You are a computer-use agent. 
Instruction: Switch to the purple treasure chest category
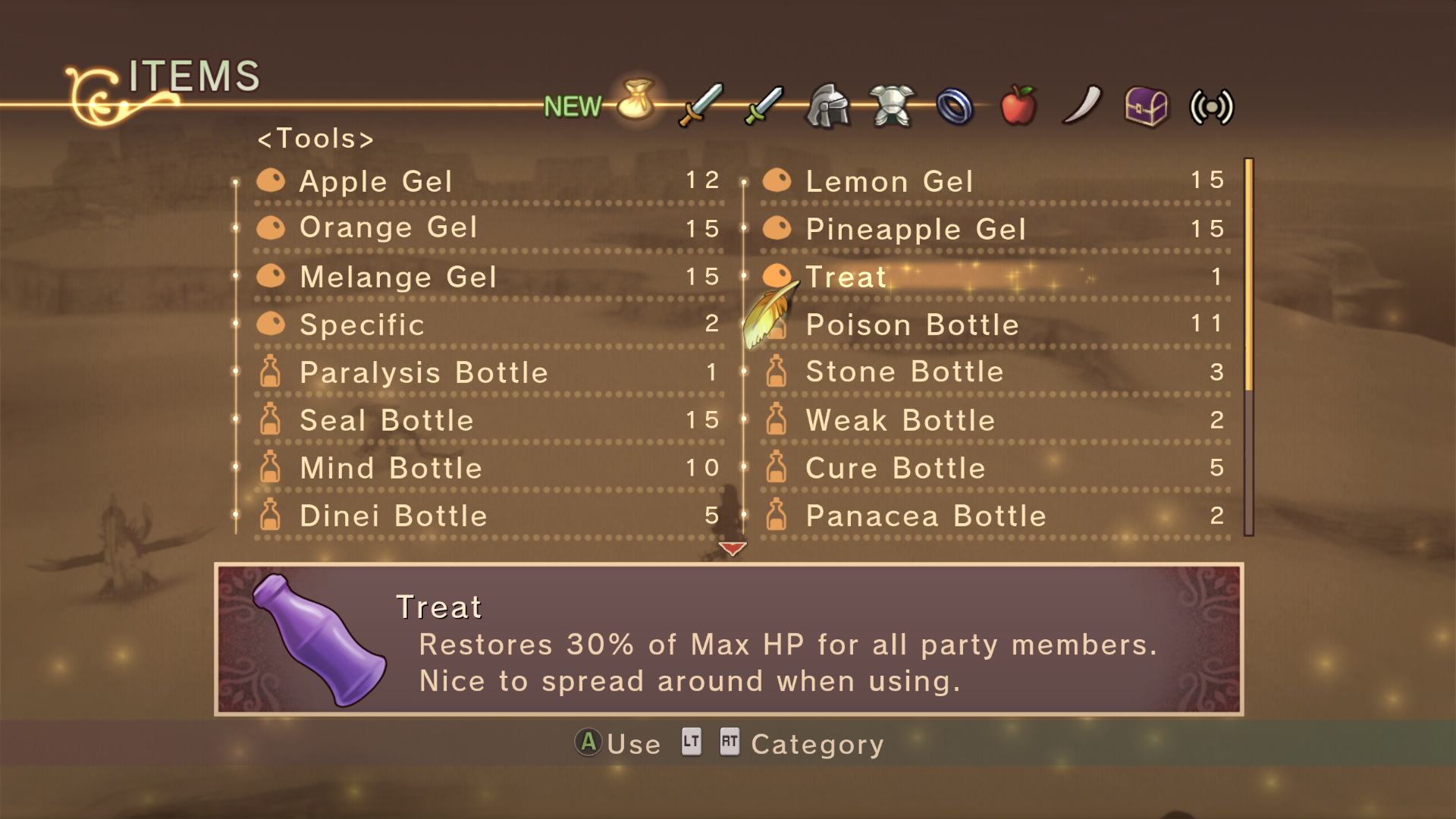(1146, 106)
